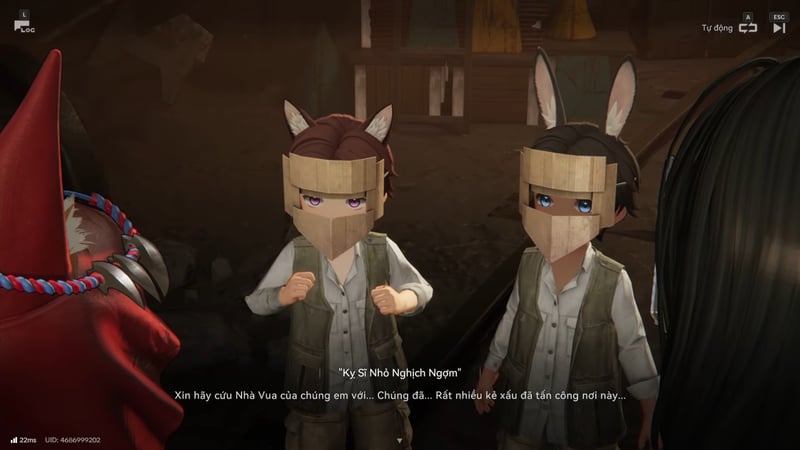Skip the cutscene with the skip arrow
This screenshot has height=450, width=800.
coord(779,28)
